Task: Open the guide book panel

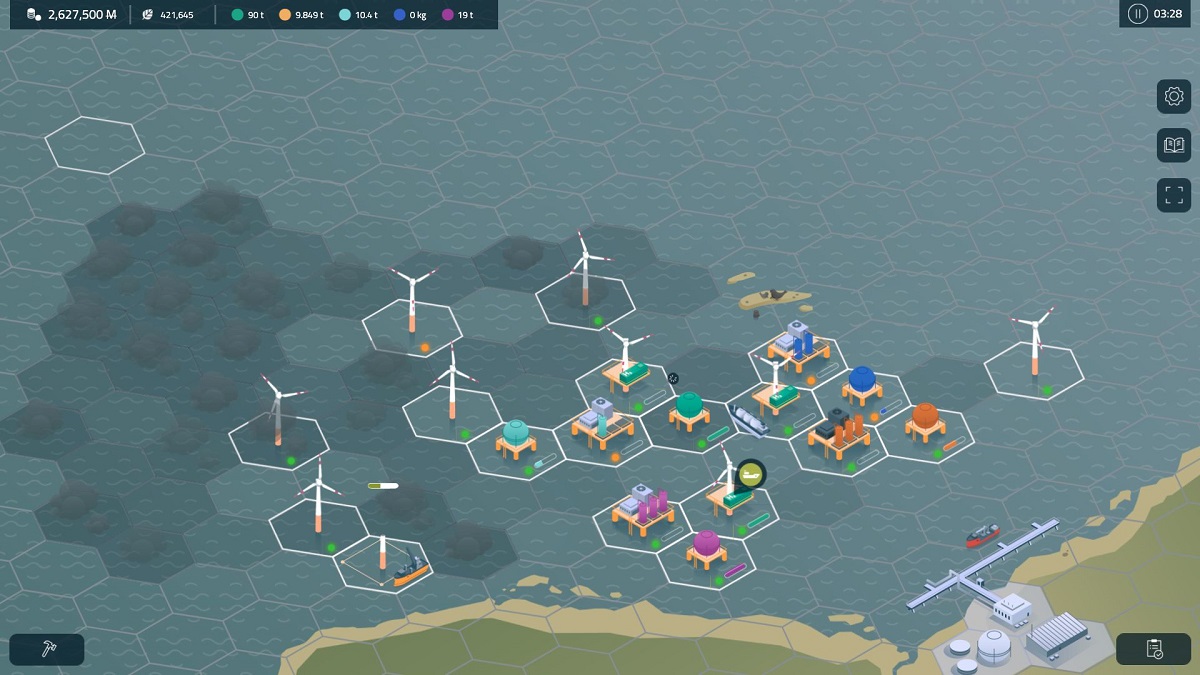Action: click(x=1174, y=145)
